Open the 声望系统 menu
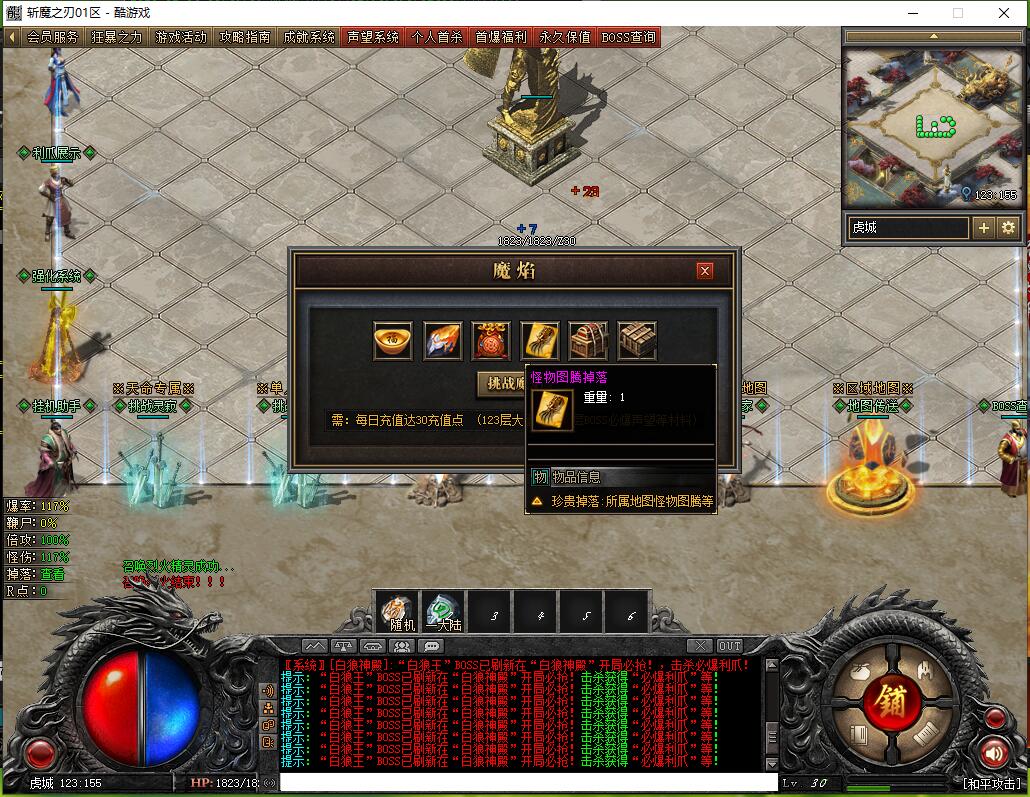 pyautogui.click(x=373, y=37)
